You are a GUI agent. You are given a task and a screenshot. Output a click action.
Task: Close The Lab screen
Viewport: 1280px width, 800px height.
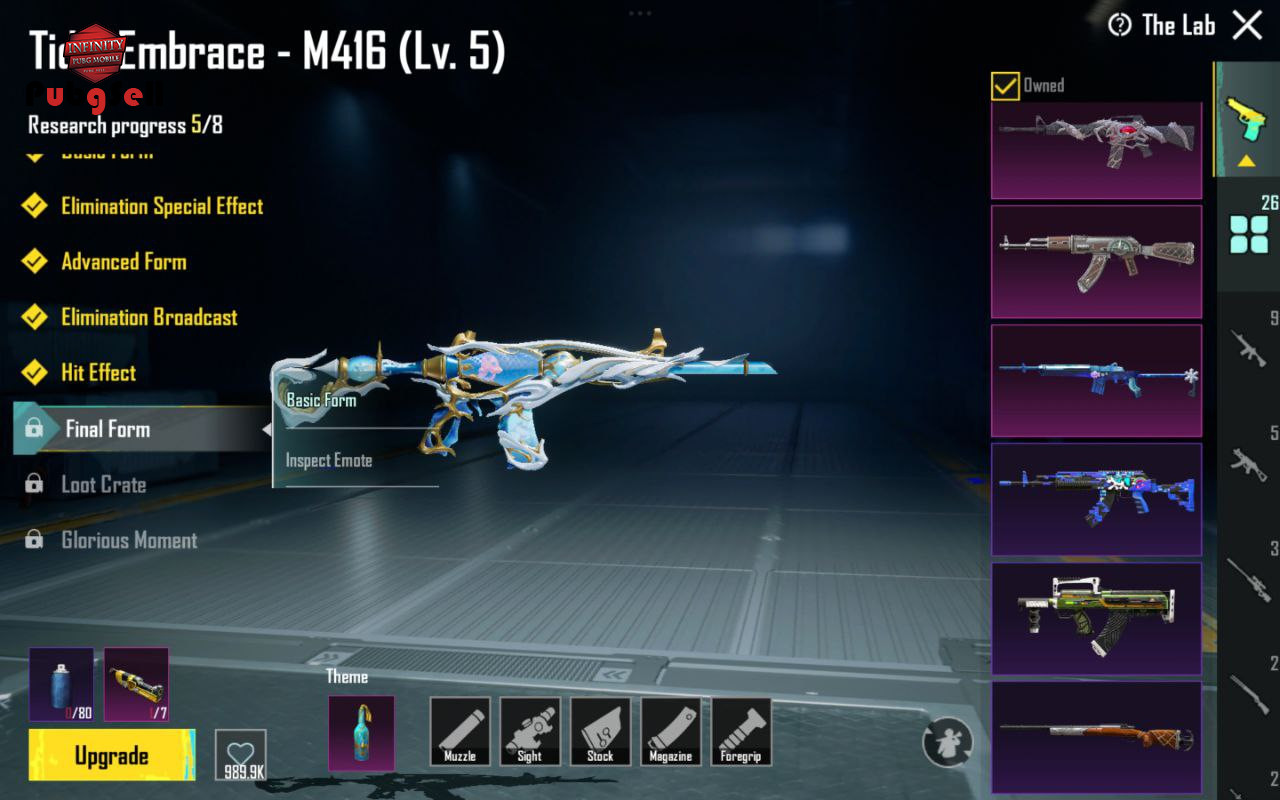pos(1247,25)
